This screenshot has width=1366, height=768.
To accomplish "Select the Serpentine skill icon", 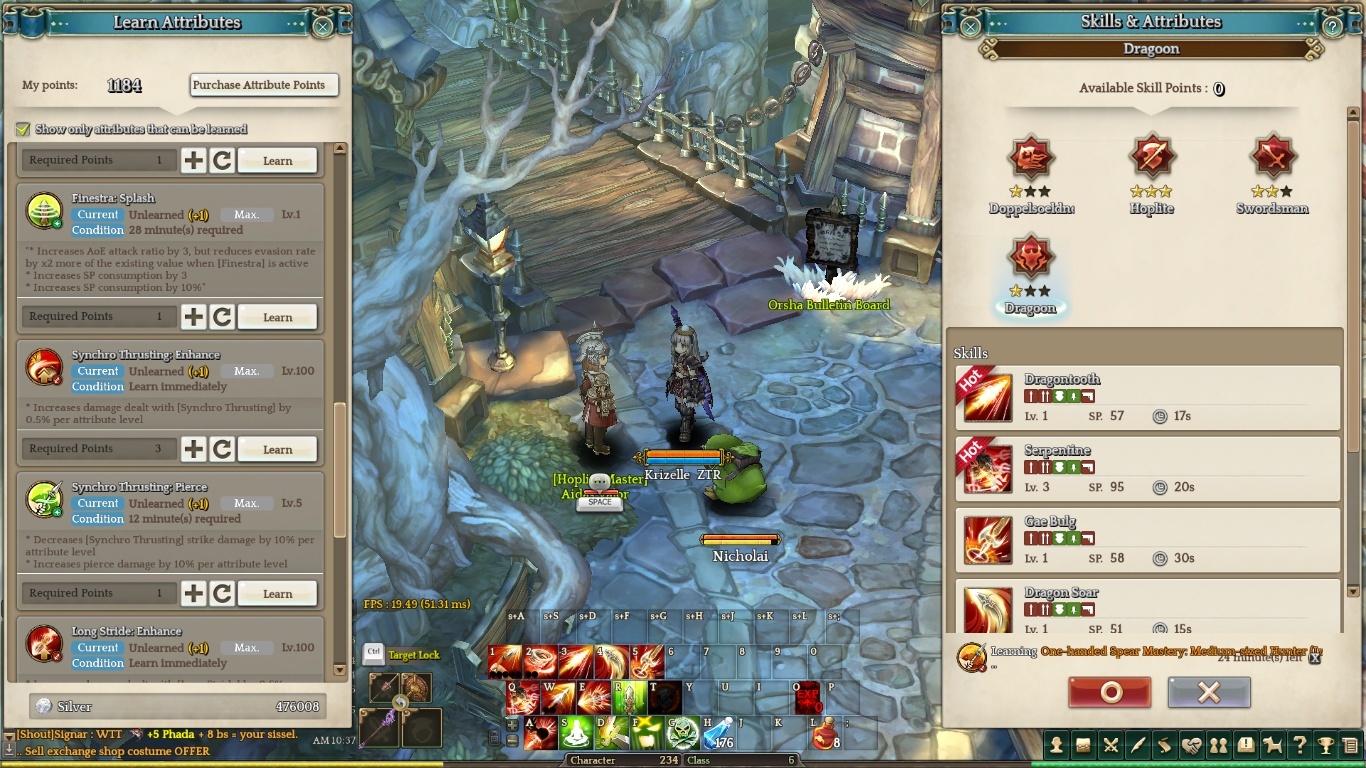I will (988, 468).
